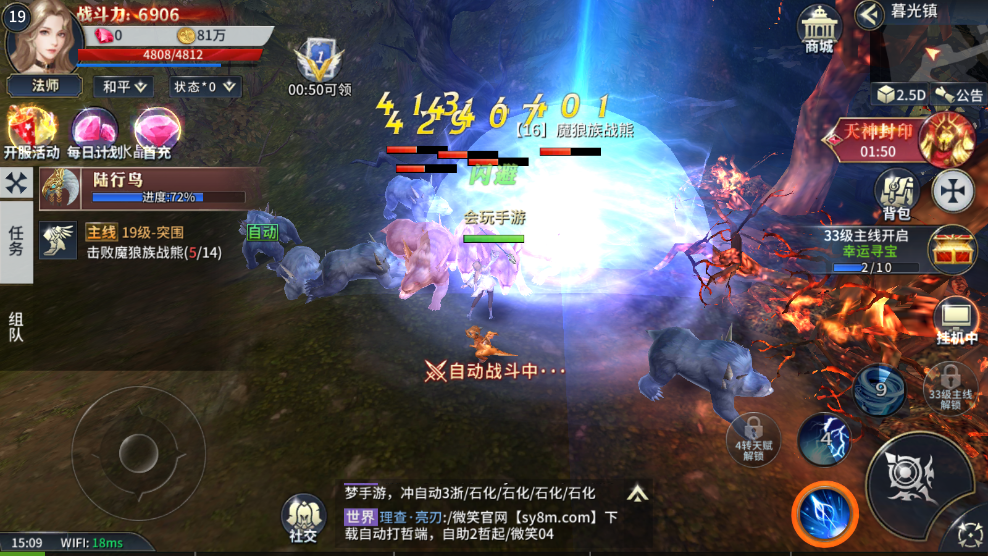Toggle the 2.5D camera view

click(901, 94)
